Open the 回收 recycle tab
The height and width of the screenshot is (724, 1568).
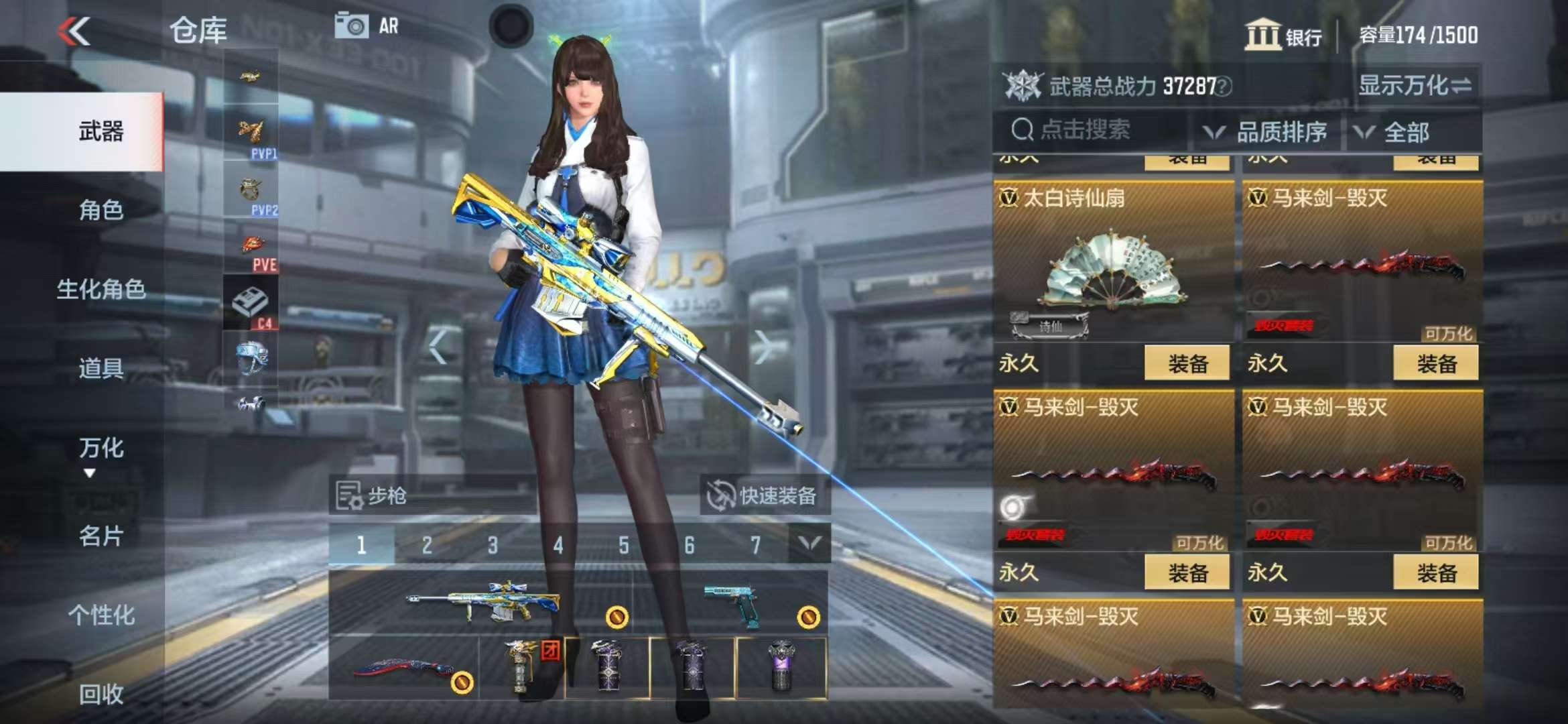101,695
